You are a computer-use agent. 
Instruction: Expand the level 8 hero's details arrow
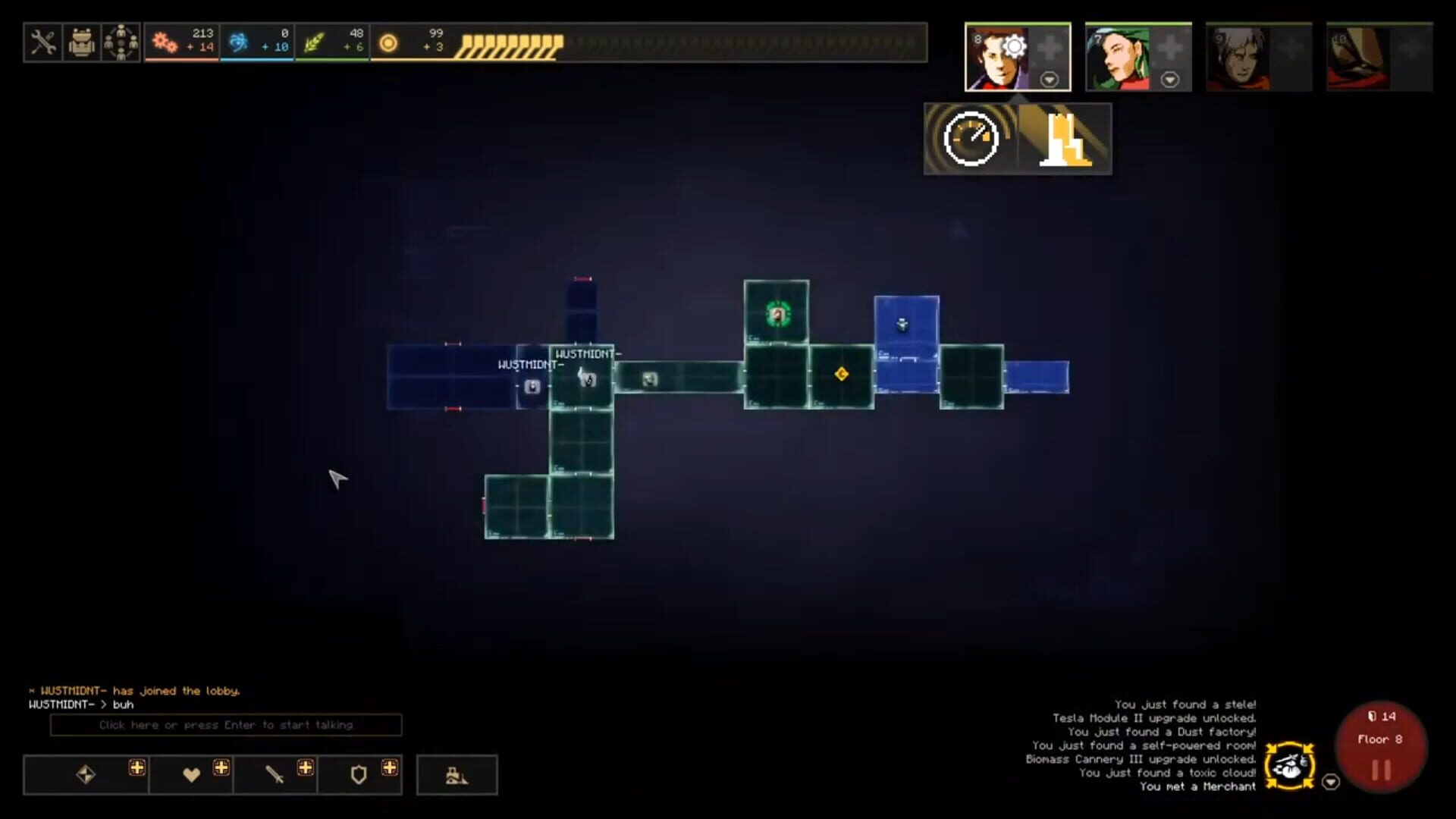click(x=1050, y=78)
